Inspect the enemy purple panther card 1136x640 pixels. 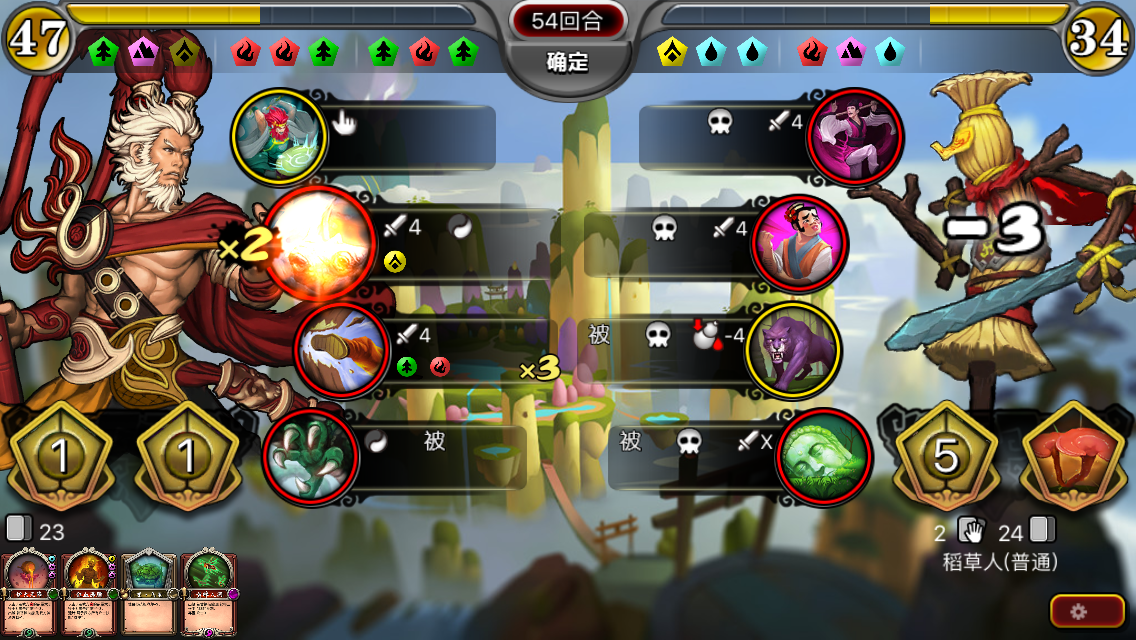(795, 350)
